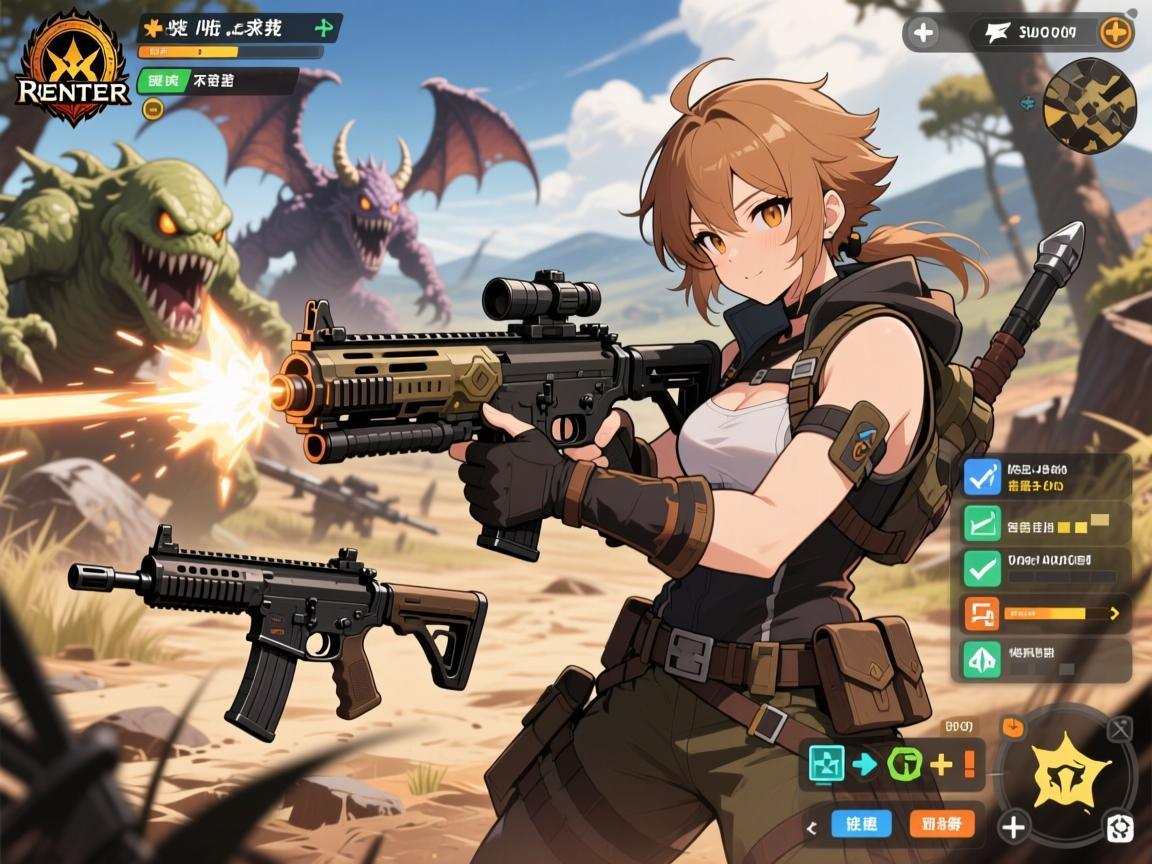Toggle the green checkmark list entry
Screen dimensions: 1152x864
(x=981, y=569)
